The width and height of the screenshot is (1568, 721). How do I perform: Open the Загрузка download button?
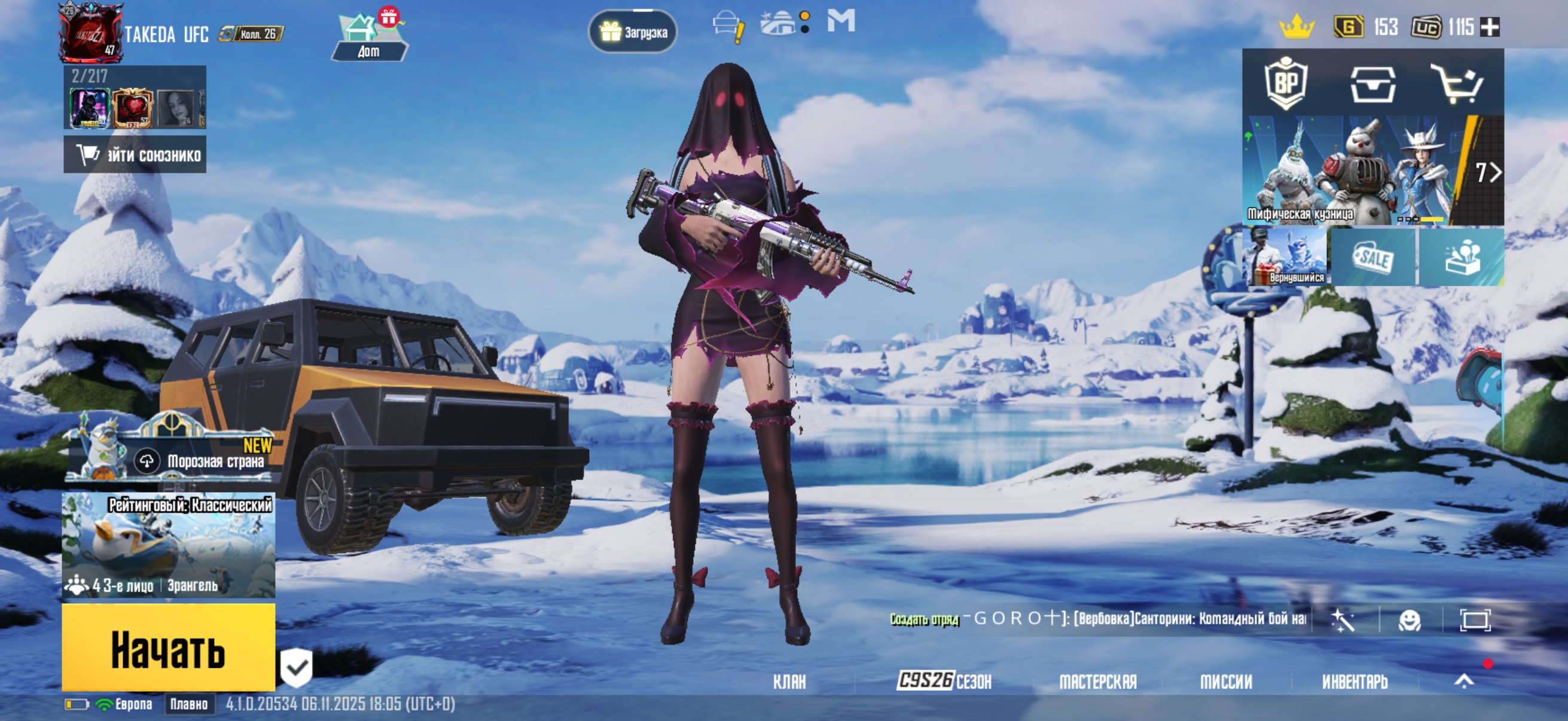click(633, 32)
